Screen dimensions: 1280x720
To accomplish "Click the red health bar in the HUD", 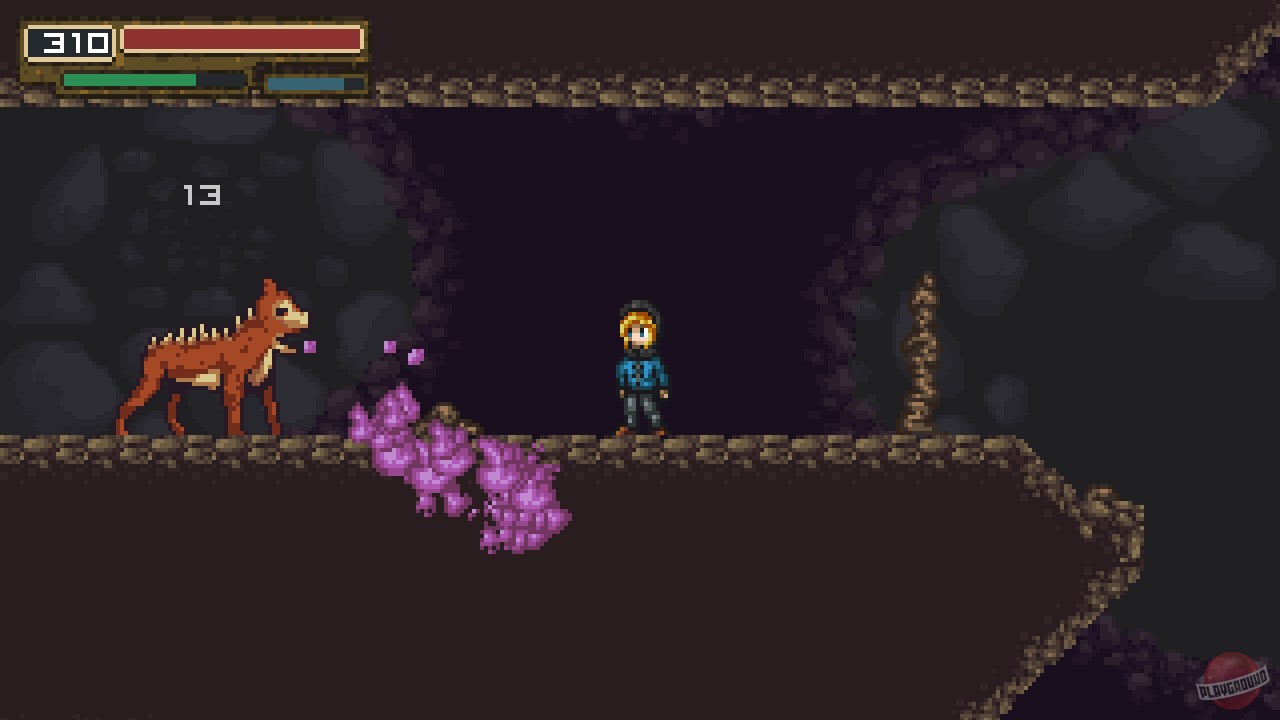I will pyautogui.click(x=240, y=39).
